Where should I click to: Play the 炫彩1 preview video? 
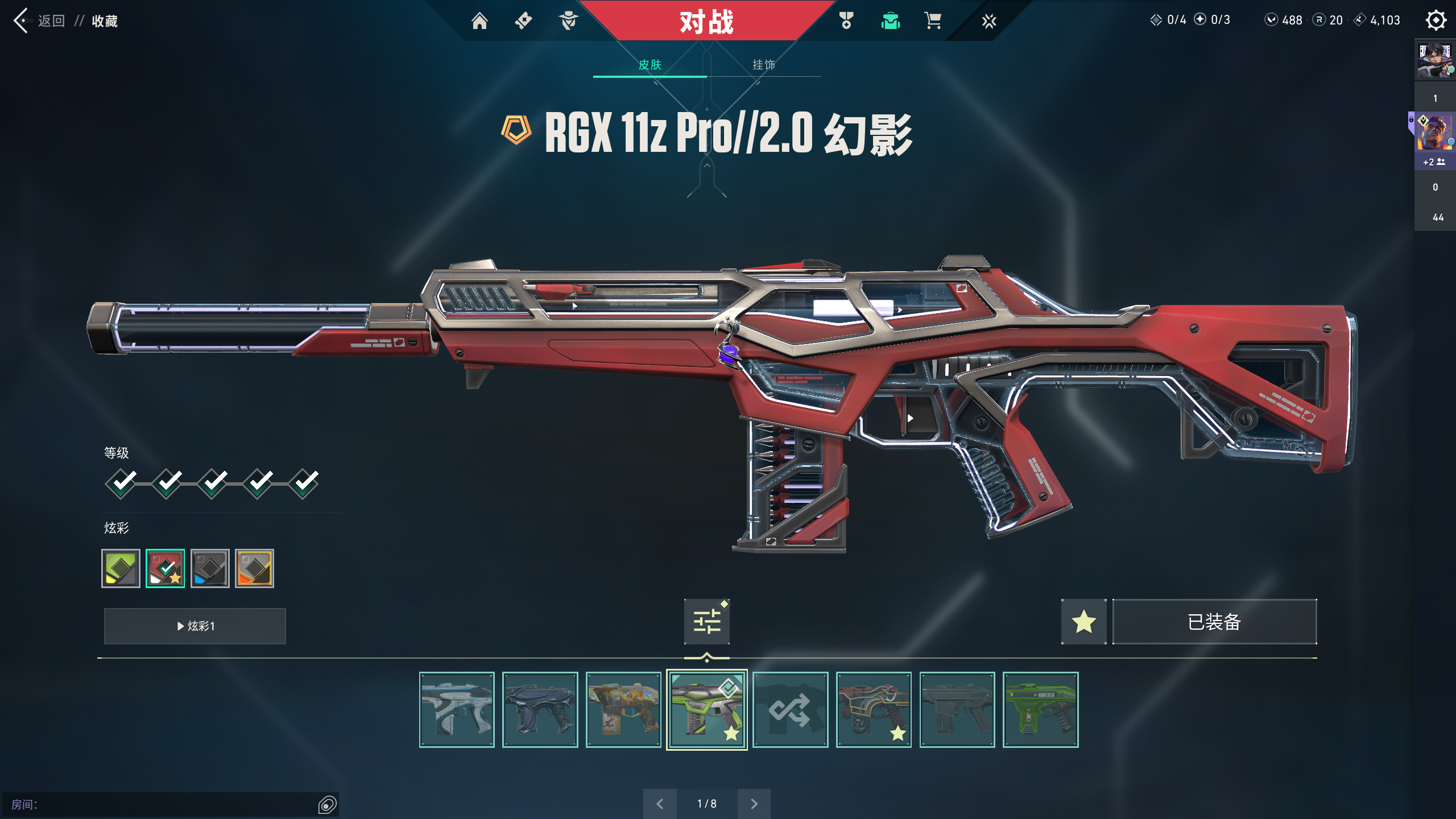(195, 626)
